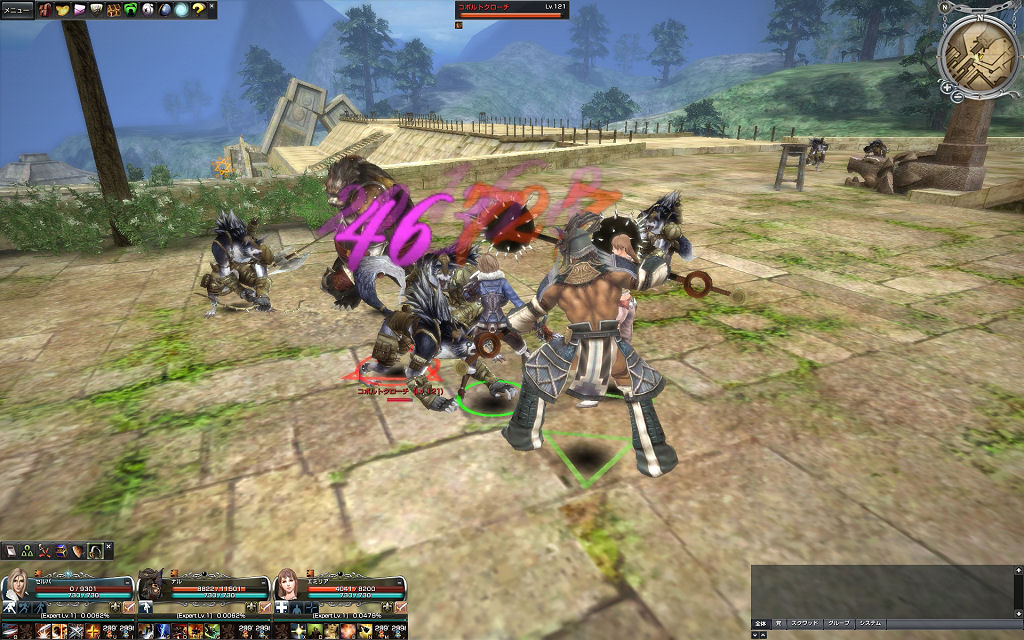Zoom in the minimap with plus button
The width and height of the screenshot is (1024, 640).
click(x=945, y=88)
